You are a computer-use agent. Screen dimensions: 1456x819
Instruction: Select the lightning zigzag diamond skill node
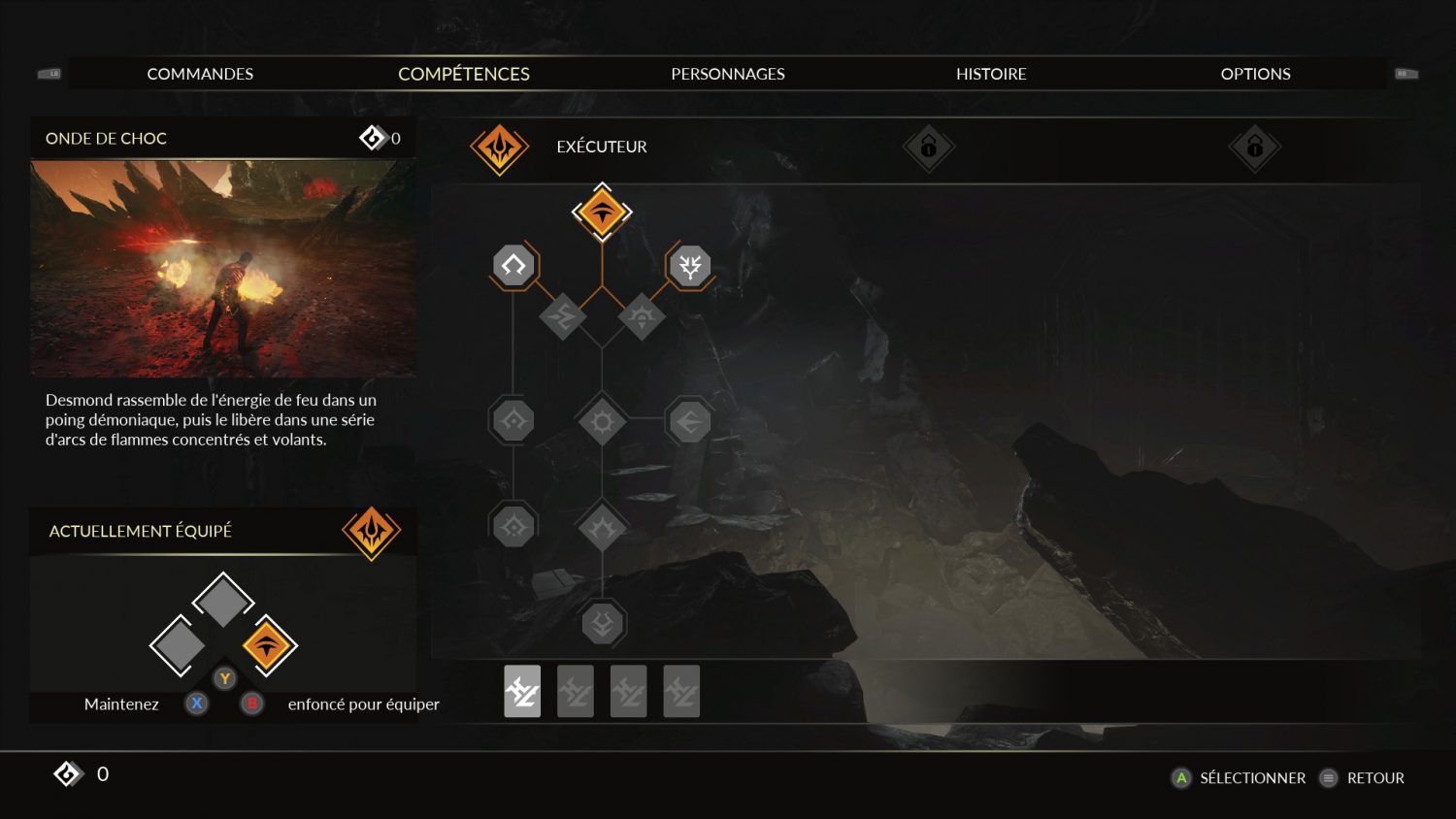(563, 316)
